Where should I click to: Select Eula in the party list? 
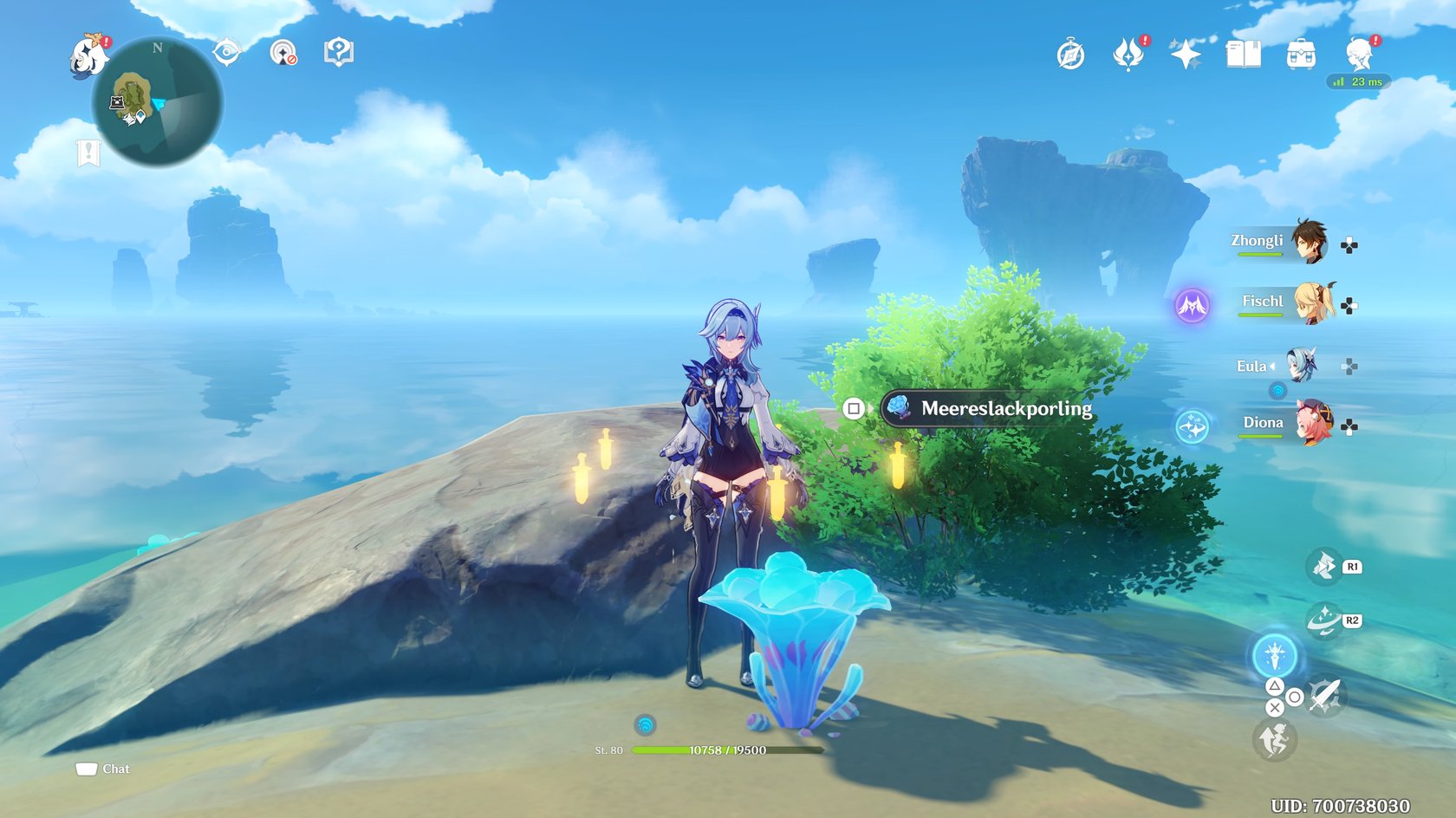pyautogui.click(x=1300, y=366)
